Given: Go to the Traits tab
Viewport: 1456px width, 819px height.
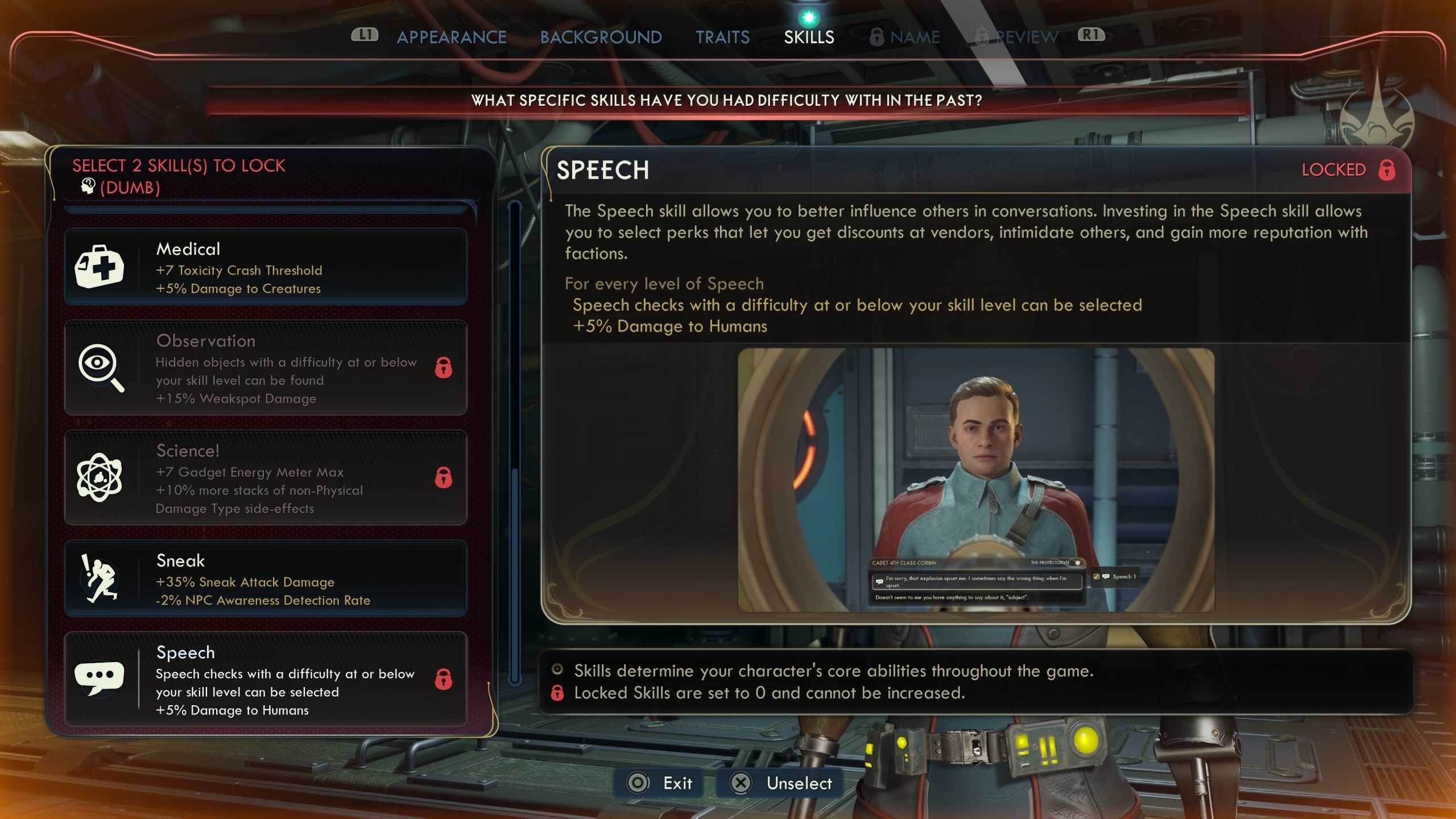Looking at the screenshot, I should coord(722,37).
